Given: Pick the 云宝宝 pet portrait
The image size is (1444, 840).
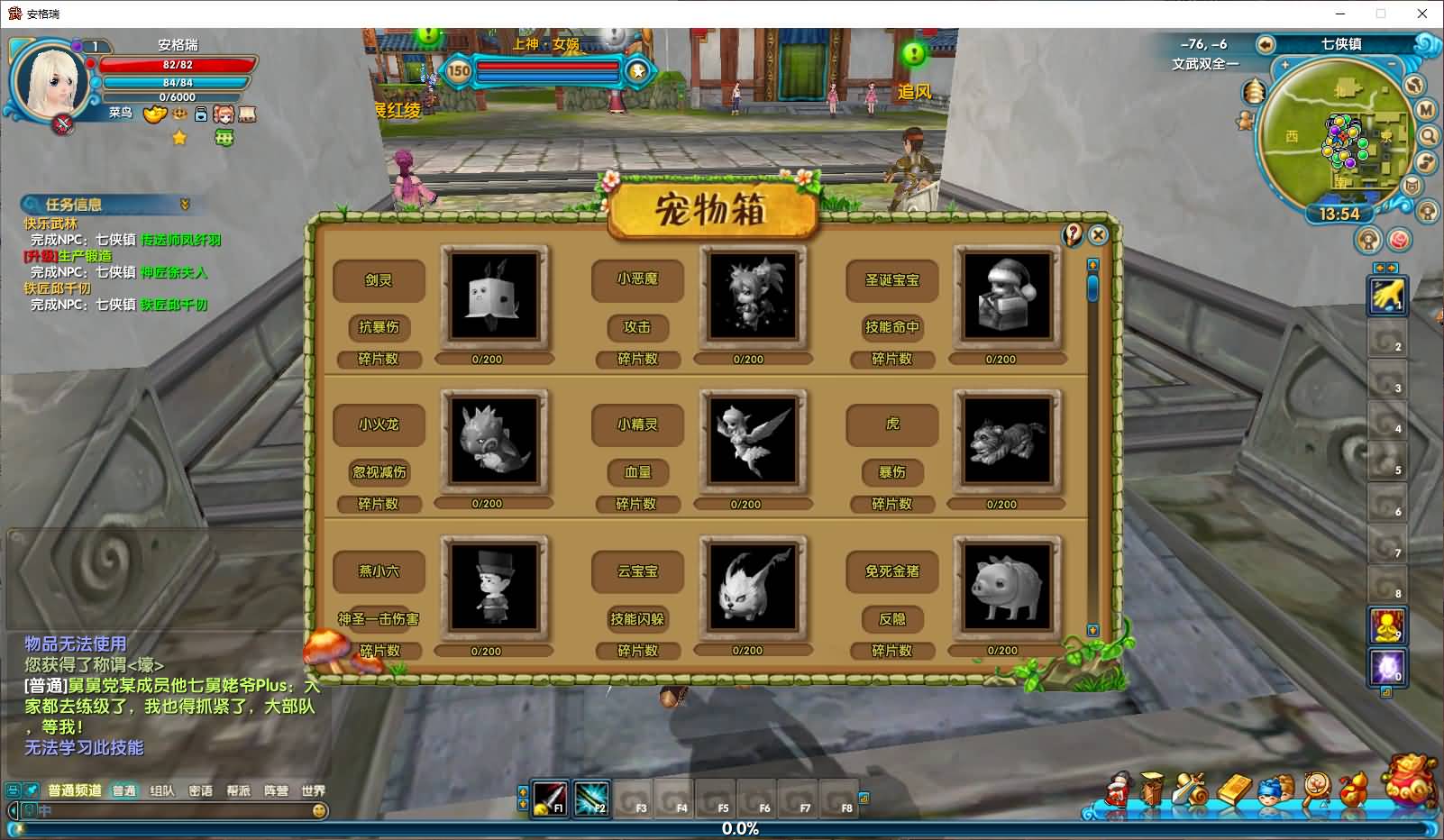Looking at the screenshot, I should [753, 587].
